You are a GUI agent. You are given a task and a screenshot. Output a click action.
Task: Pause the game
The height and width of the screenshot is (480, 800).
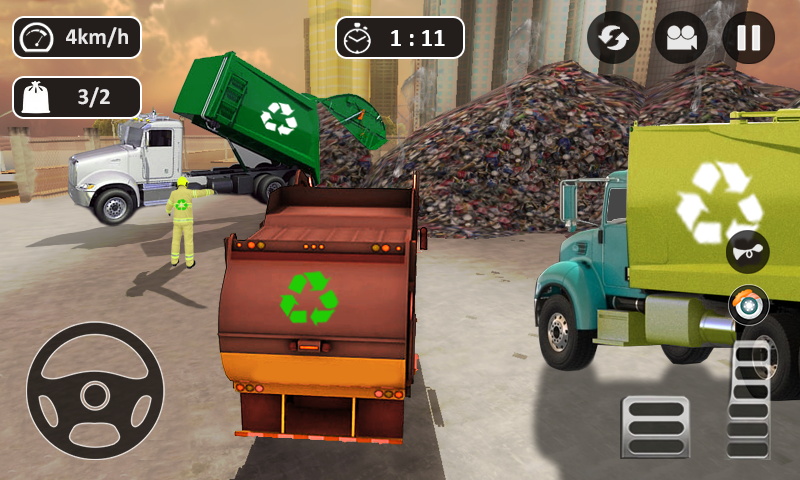[x=748, y=38]
